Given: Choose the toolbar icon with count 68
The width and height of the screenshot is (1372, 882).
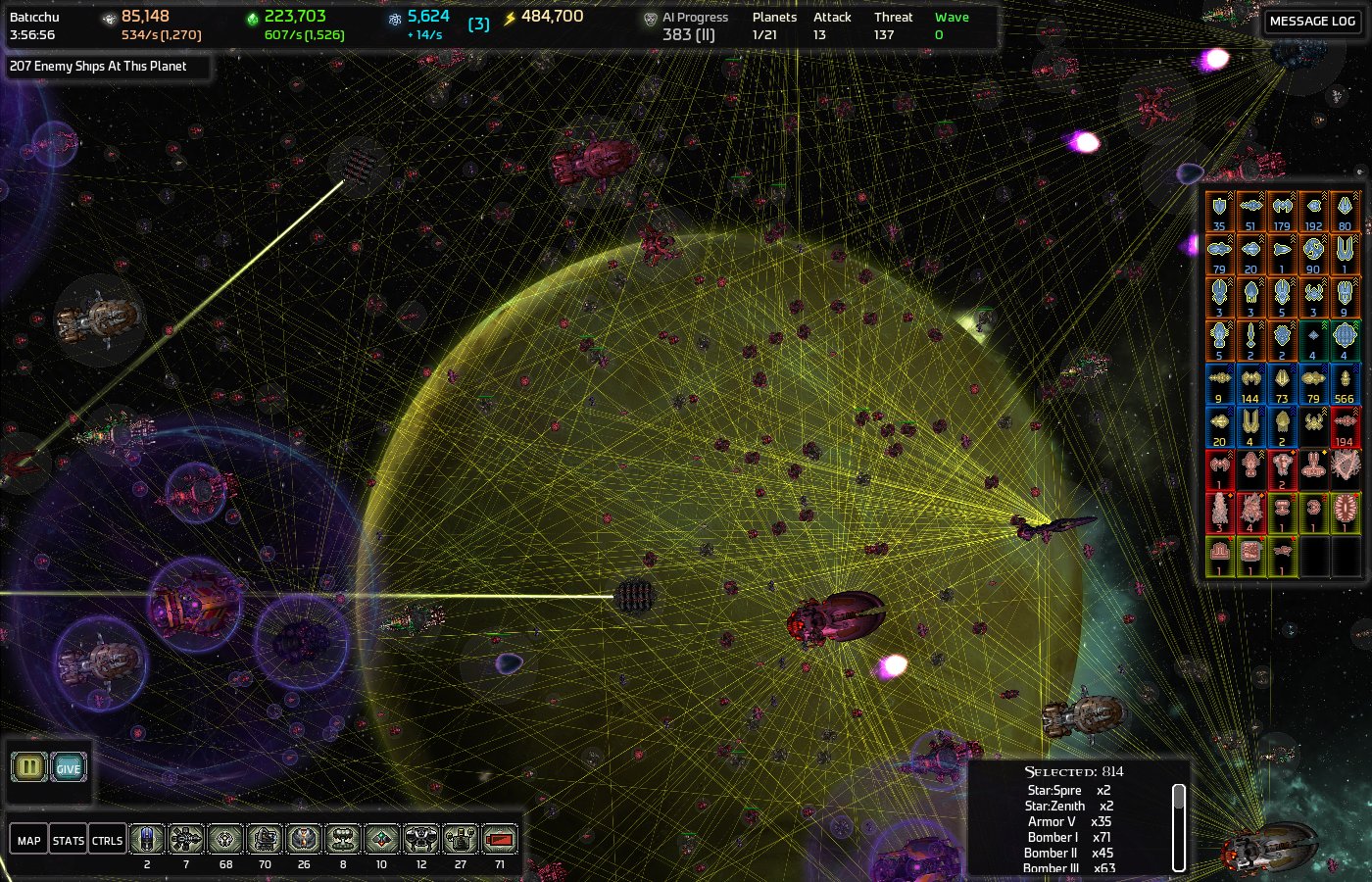Looking at the screenshot, I should 225,840.
